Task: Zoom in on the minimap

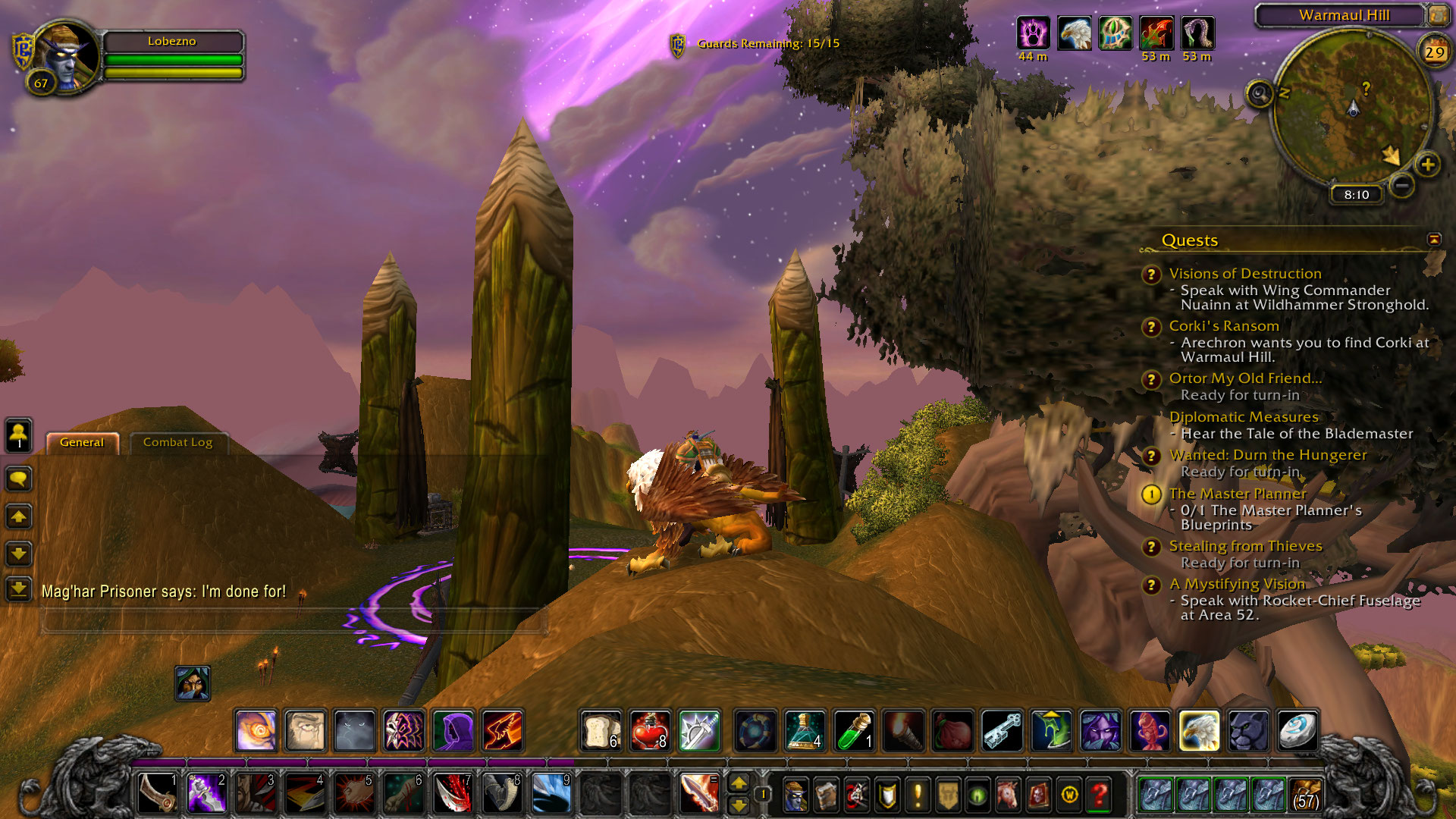Action: (x=1427, y=164)
